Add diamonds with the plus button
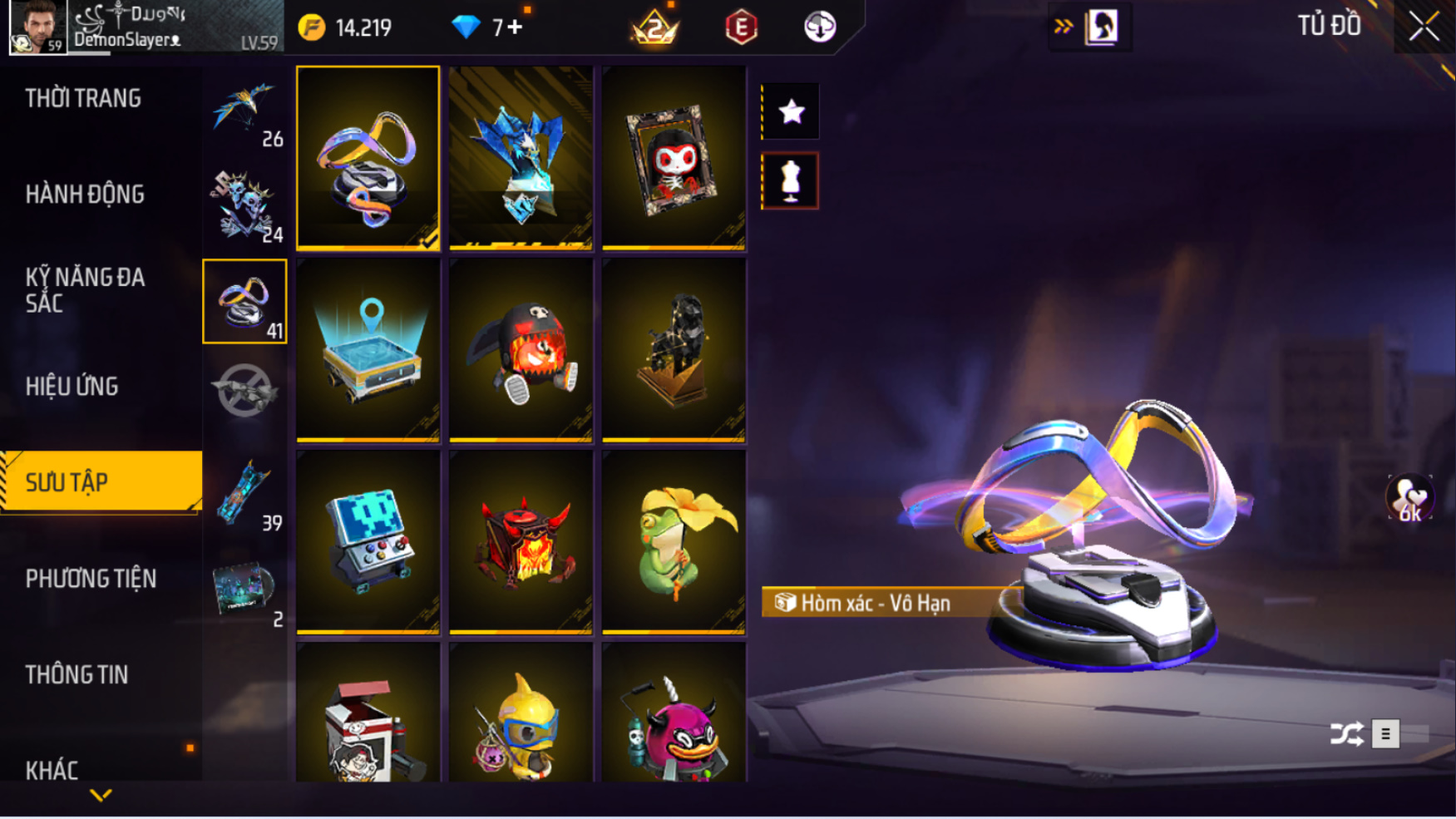1456x819 pixels. coord(516,27)
